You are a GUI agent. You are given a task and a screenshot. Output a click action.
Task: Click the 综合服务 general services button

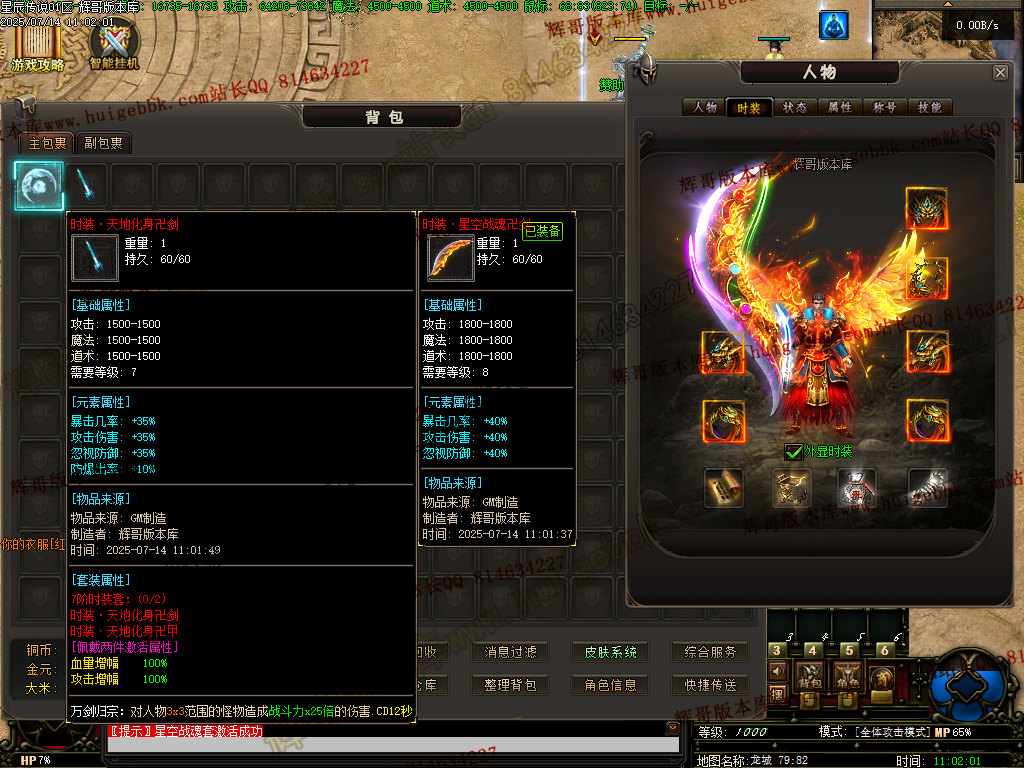[710, 652]
